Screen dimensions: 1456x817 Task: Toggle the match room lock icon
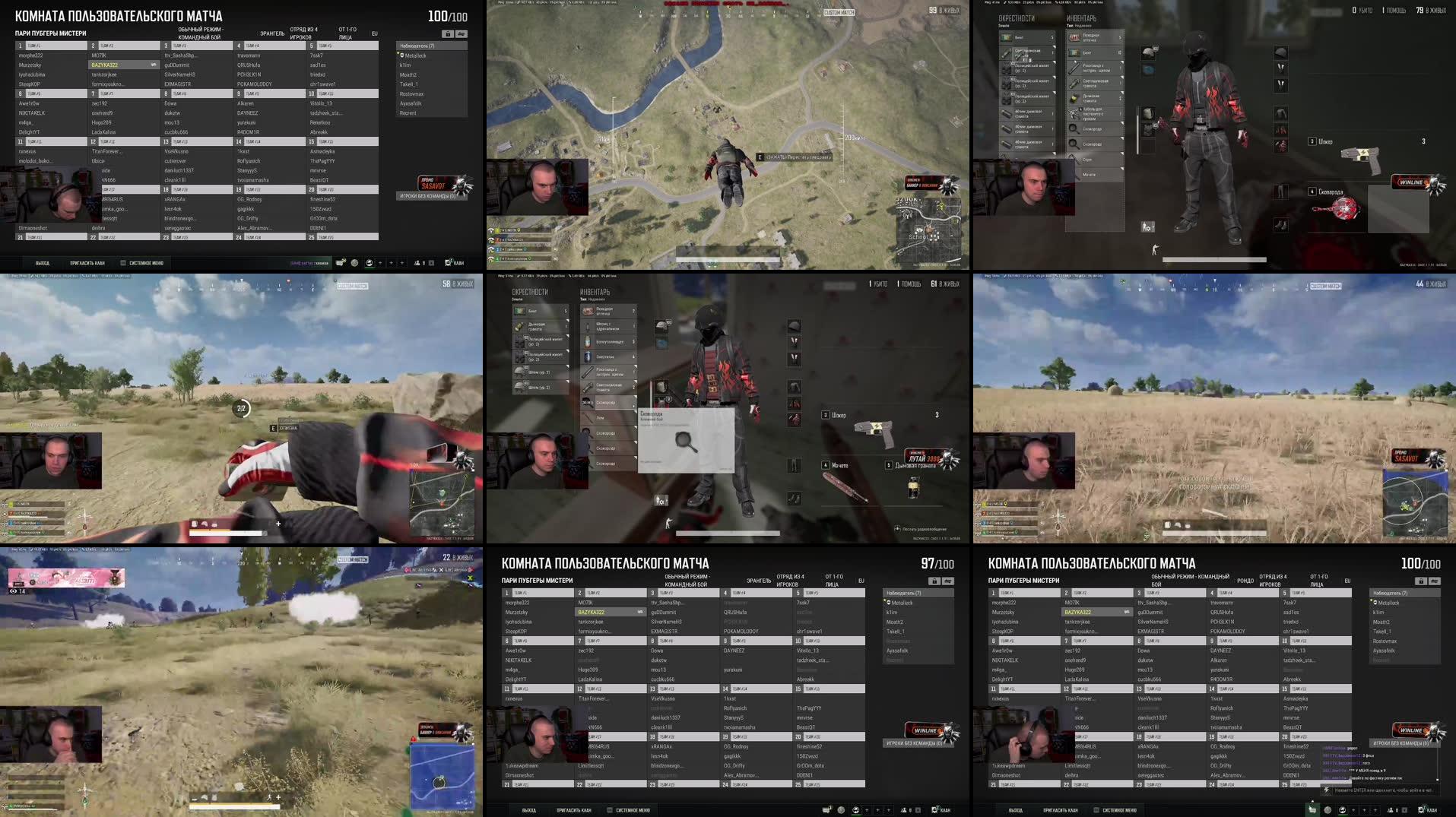coord(448,34)
